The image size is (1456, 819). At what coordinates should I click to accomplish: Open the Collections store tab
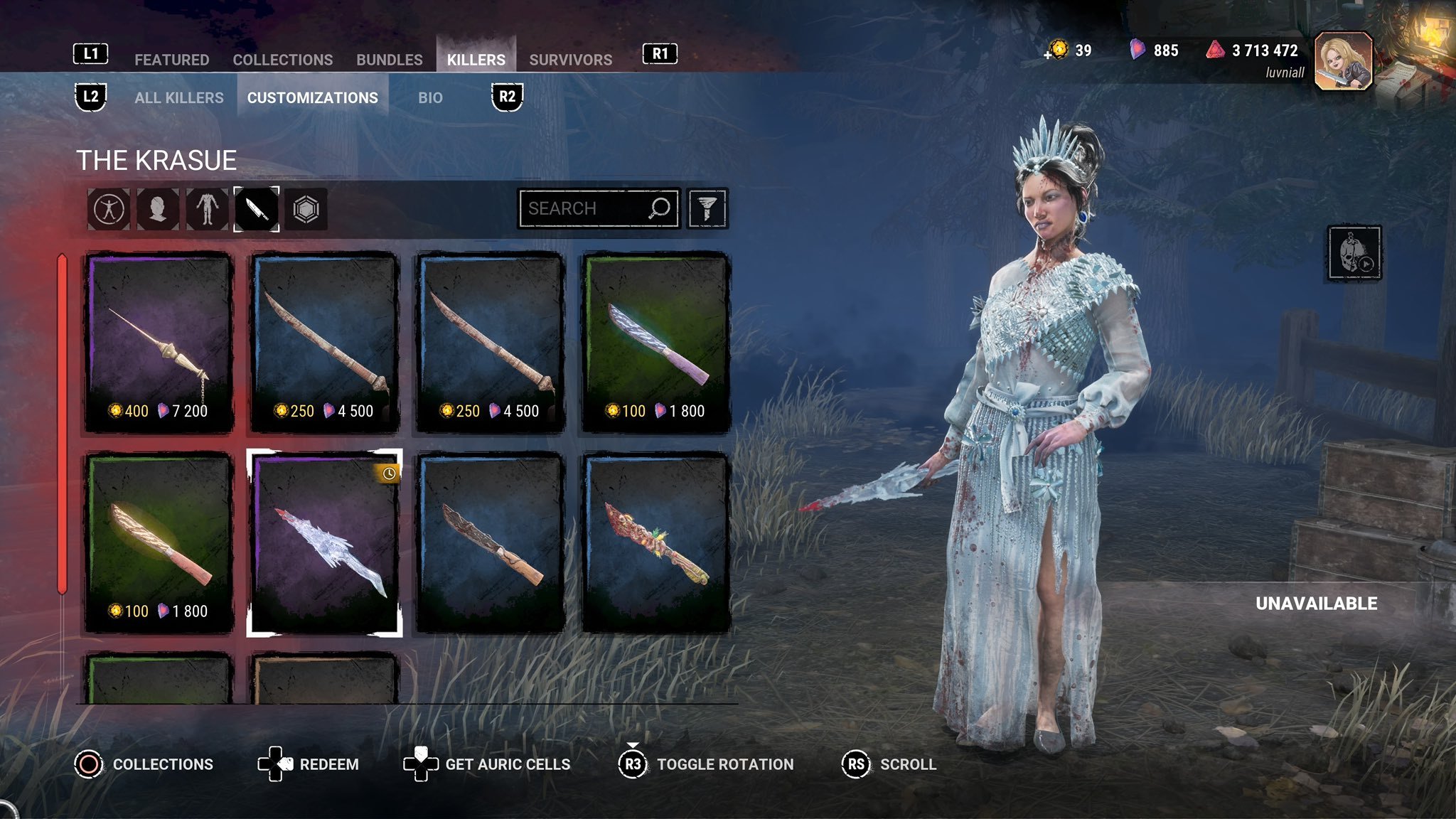point(282,60)
